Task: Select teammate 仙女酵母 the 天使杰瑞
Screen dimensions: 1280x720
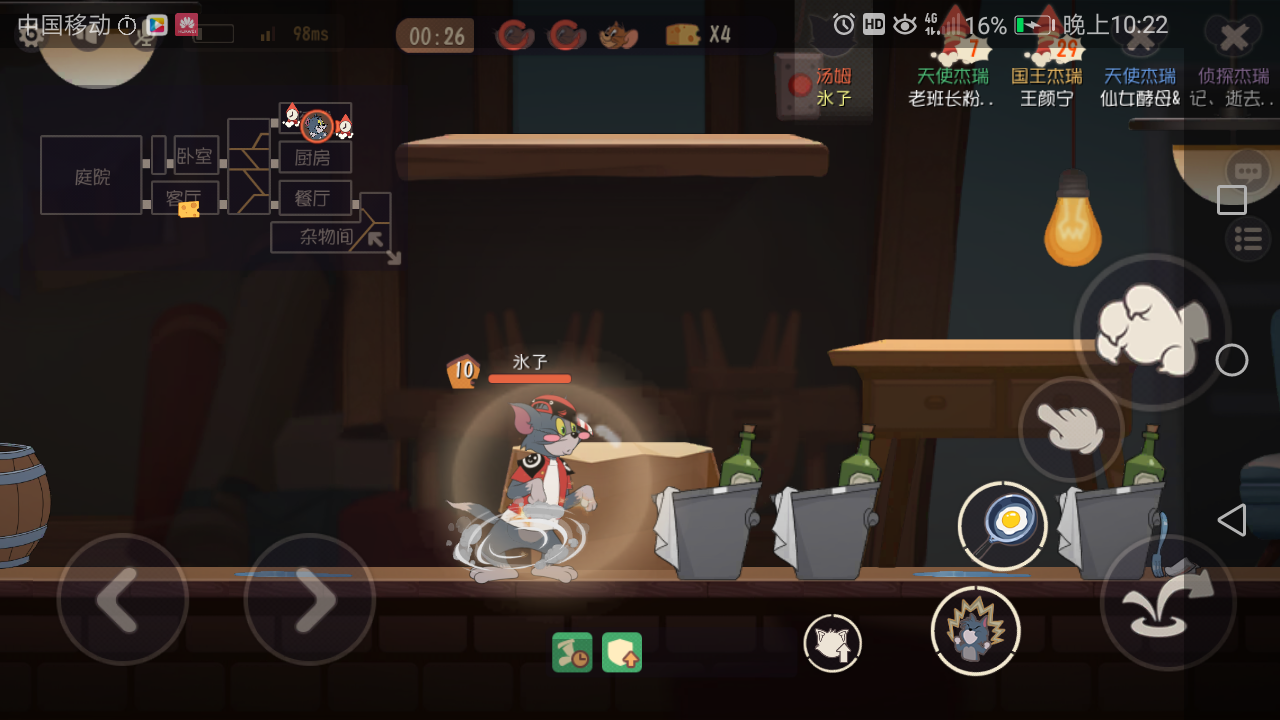Action: point(1140,78)
